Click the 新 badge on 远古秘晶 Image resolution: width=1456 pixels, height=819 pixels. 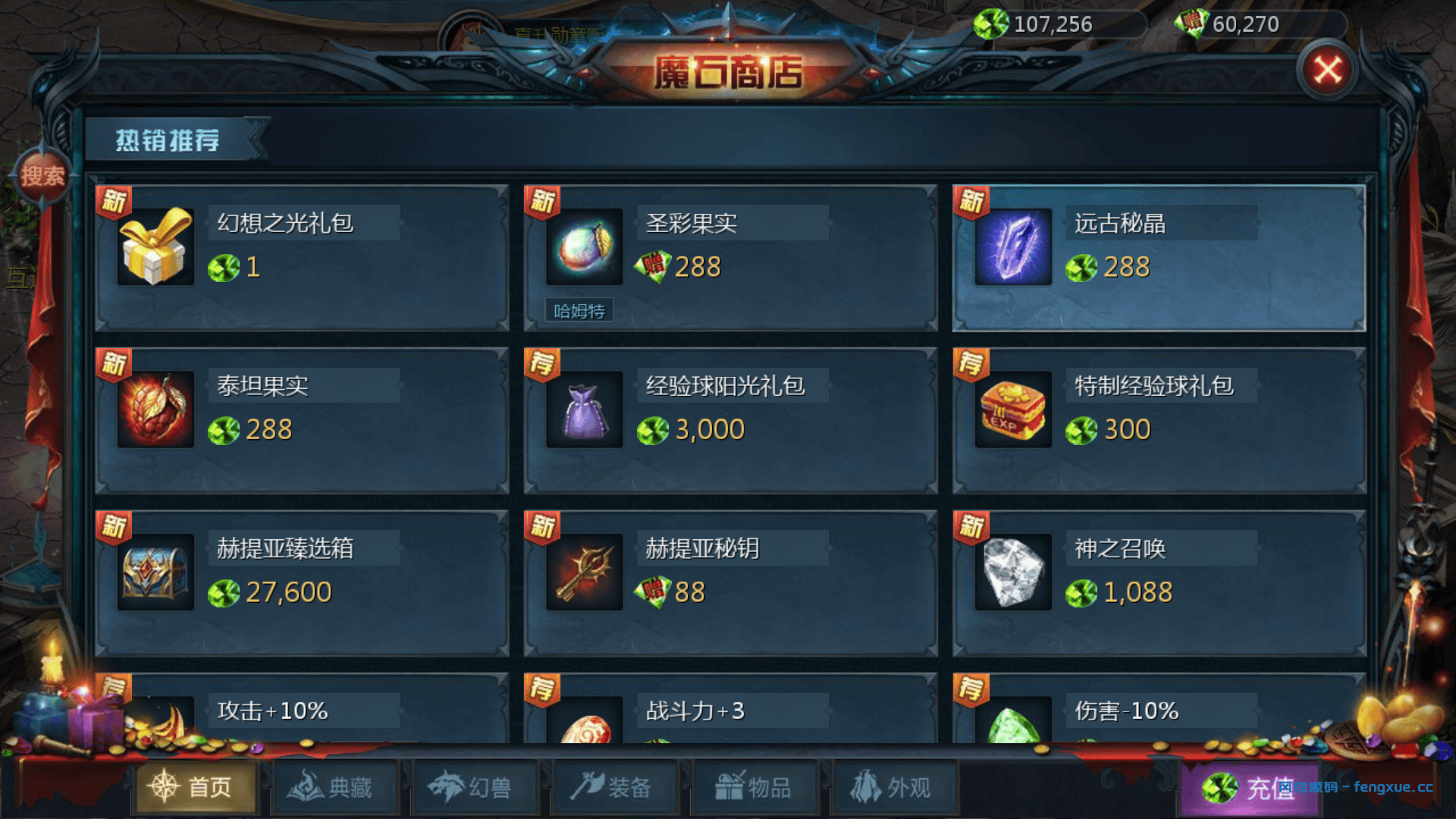point(973,199)
